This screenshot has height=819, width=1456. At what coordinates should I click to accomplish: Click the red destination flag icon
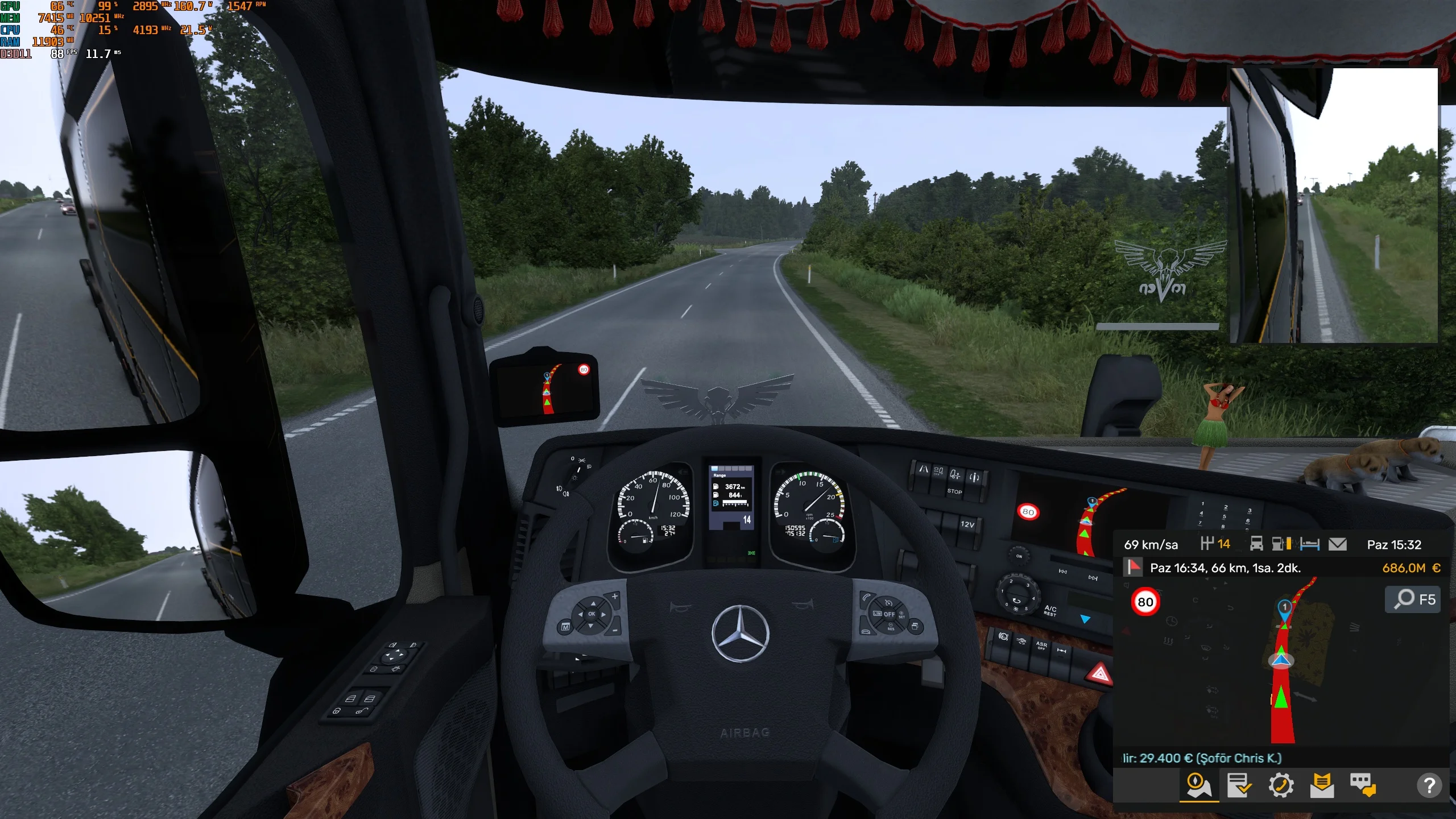(x=1134, y=567)
